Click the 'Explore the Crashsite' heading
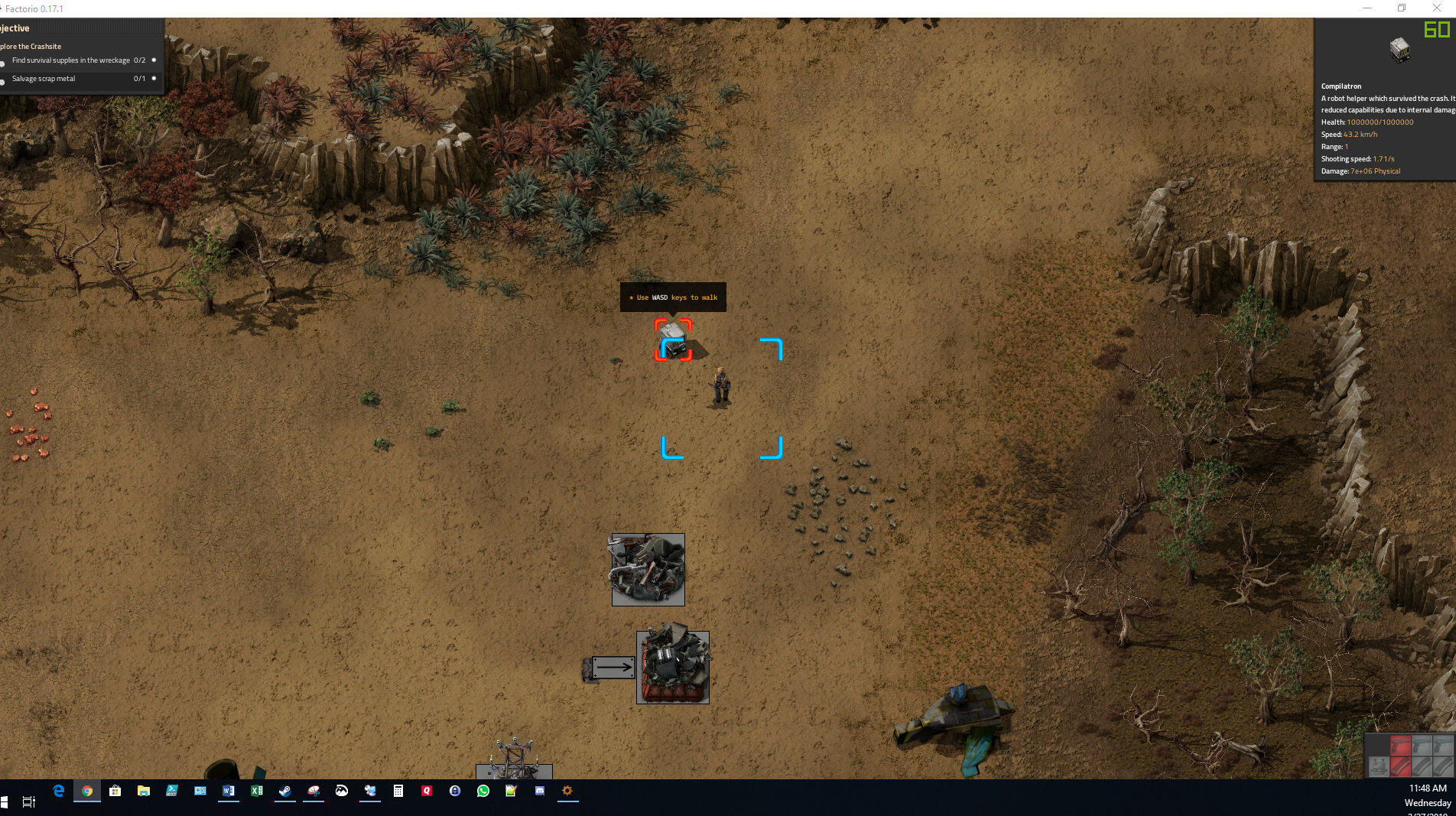Viewport: 1456px width, 816px height. [31, 46]
